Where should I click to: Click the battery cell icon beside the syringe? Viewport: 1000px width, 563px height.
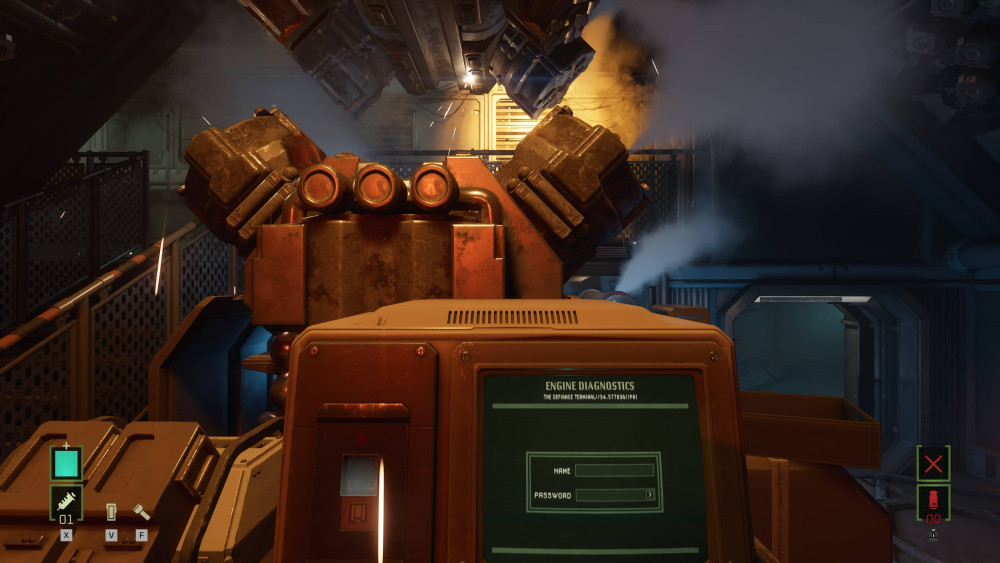pos(111,512)
